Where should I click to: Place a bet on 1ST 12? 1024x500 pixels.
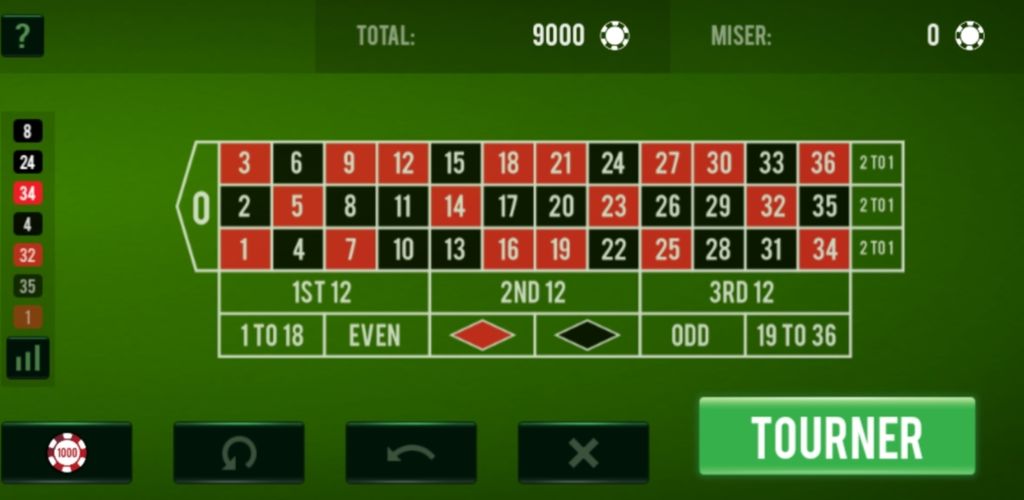323,293
